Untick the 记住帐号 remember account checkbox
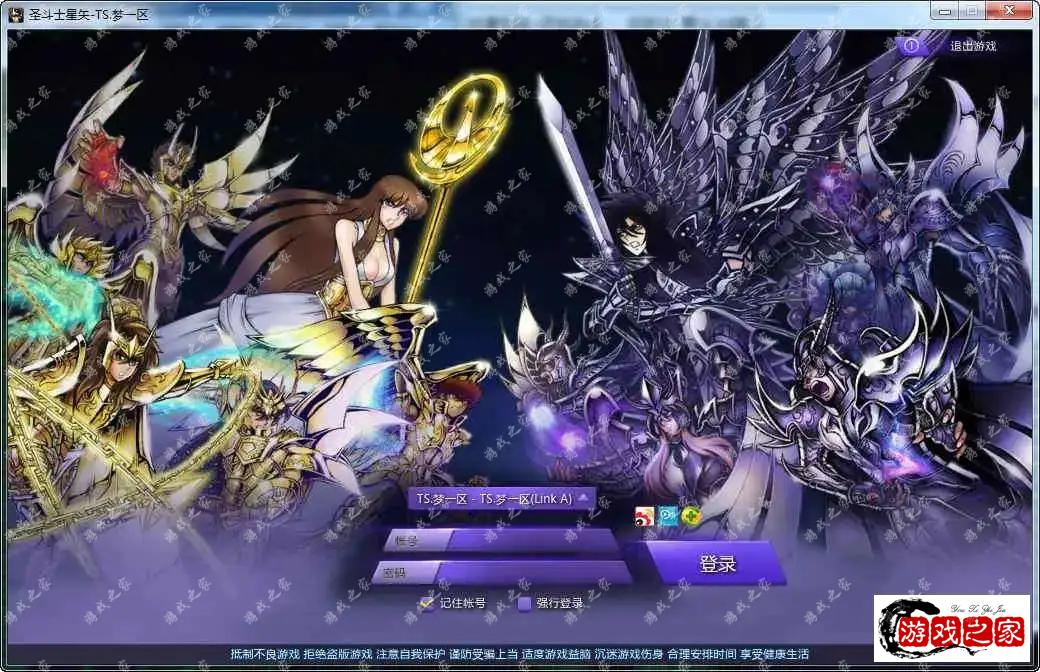 (428, 603)
